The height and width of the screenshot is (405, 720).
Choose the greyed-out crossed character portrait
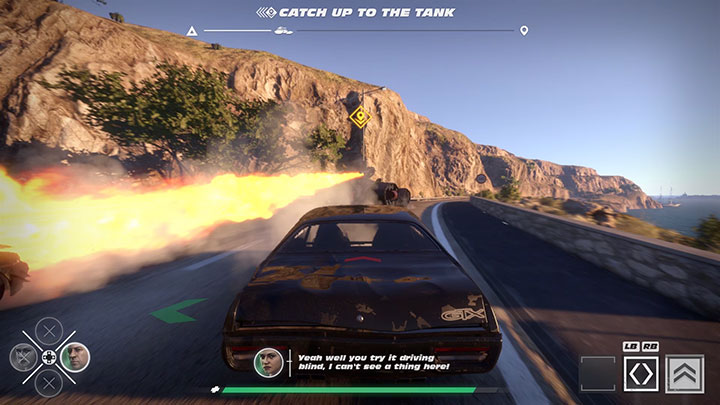(x=24, y=356)
